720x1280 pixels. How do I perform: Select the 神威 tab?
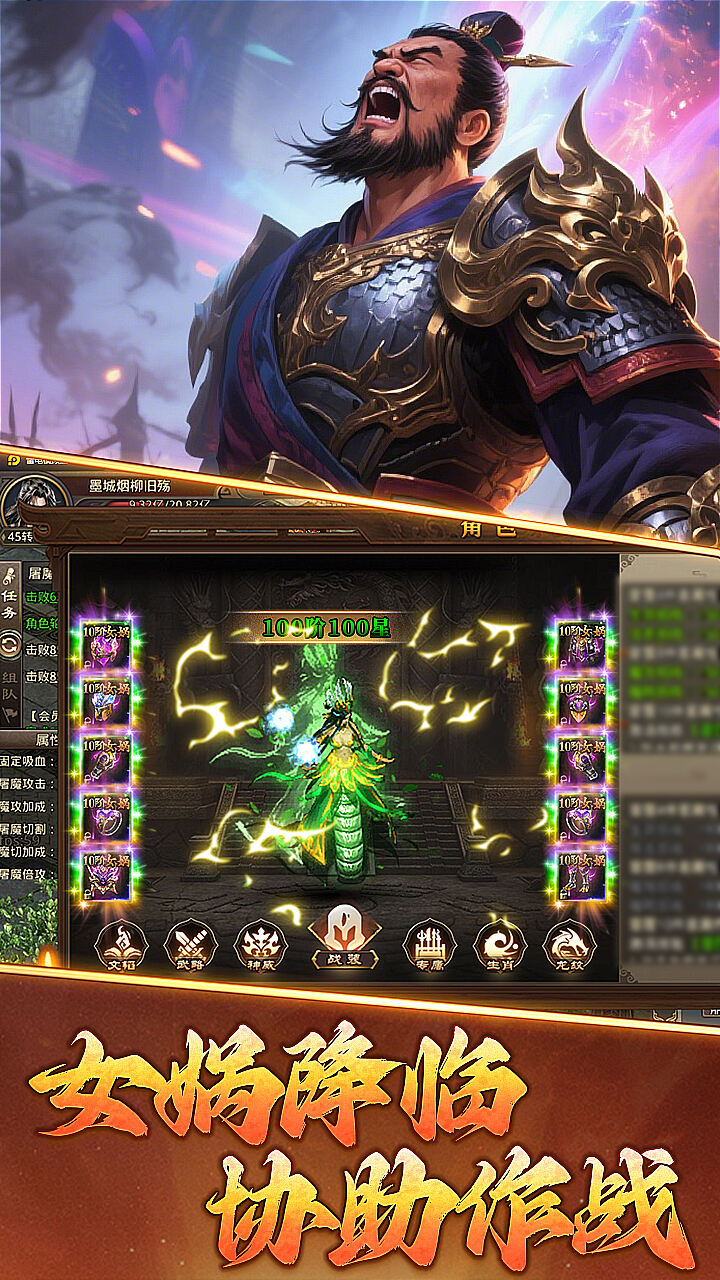[260, 945]
